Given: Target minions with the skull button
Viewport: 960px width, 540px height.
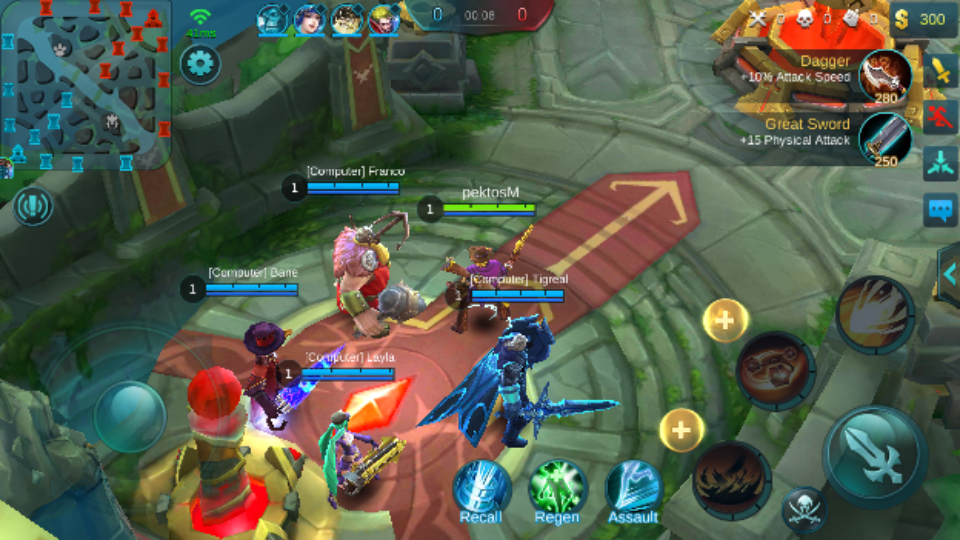Looking at the screenshot, I should (803, 509).
